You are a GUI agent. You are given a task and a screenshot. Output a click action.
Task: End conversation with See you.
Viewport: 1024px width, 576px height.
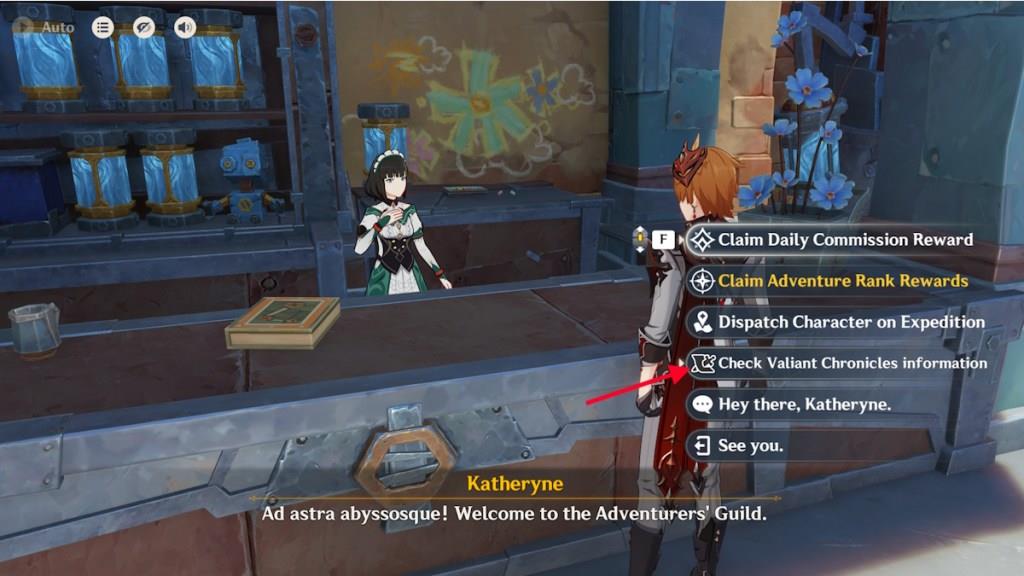(750, 445)
